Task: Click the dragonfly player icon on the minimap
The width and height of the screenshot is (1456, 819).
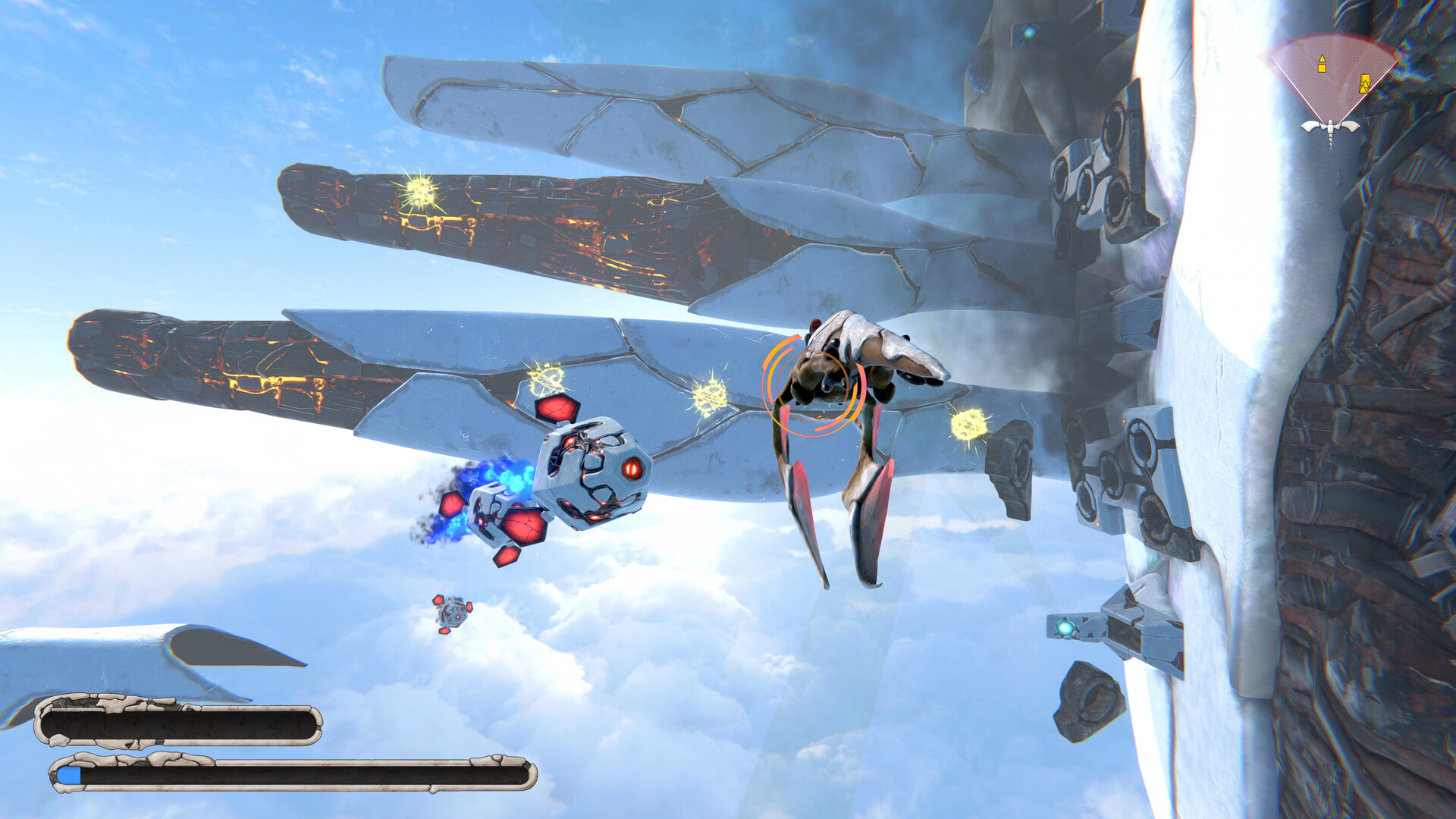Action: pyautogui.click(x=1330, y=127)
